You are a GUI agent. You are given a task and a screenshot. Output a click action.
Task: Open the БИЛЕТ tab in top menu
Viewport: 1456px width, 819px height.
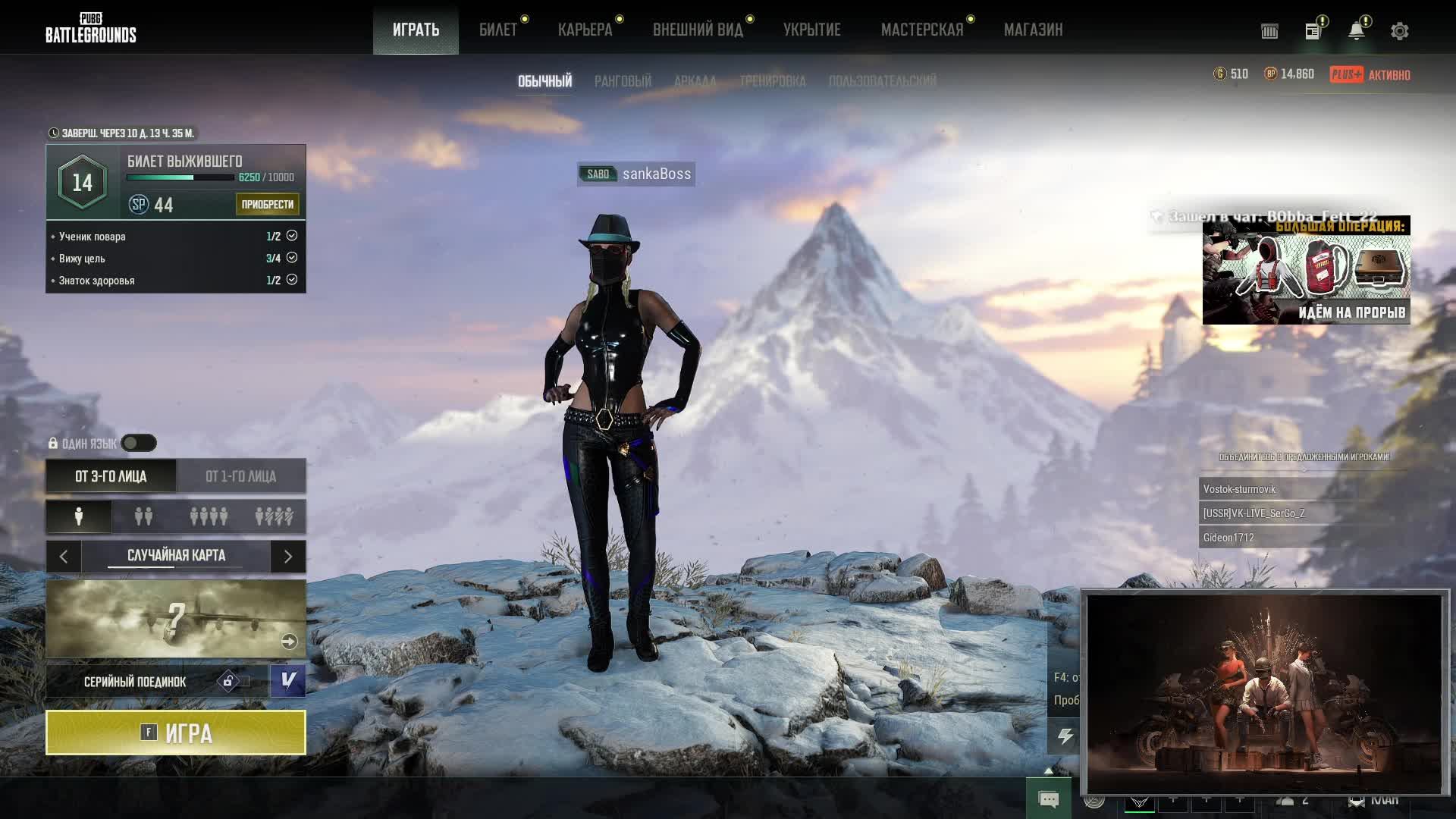[x=497, y=30]
